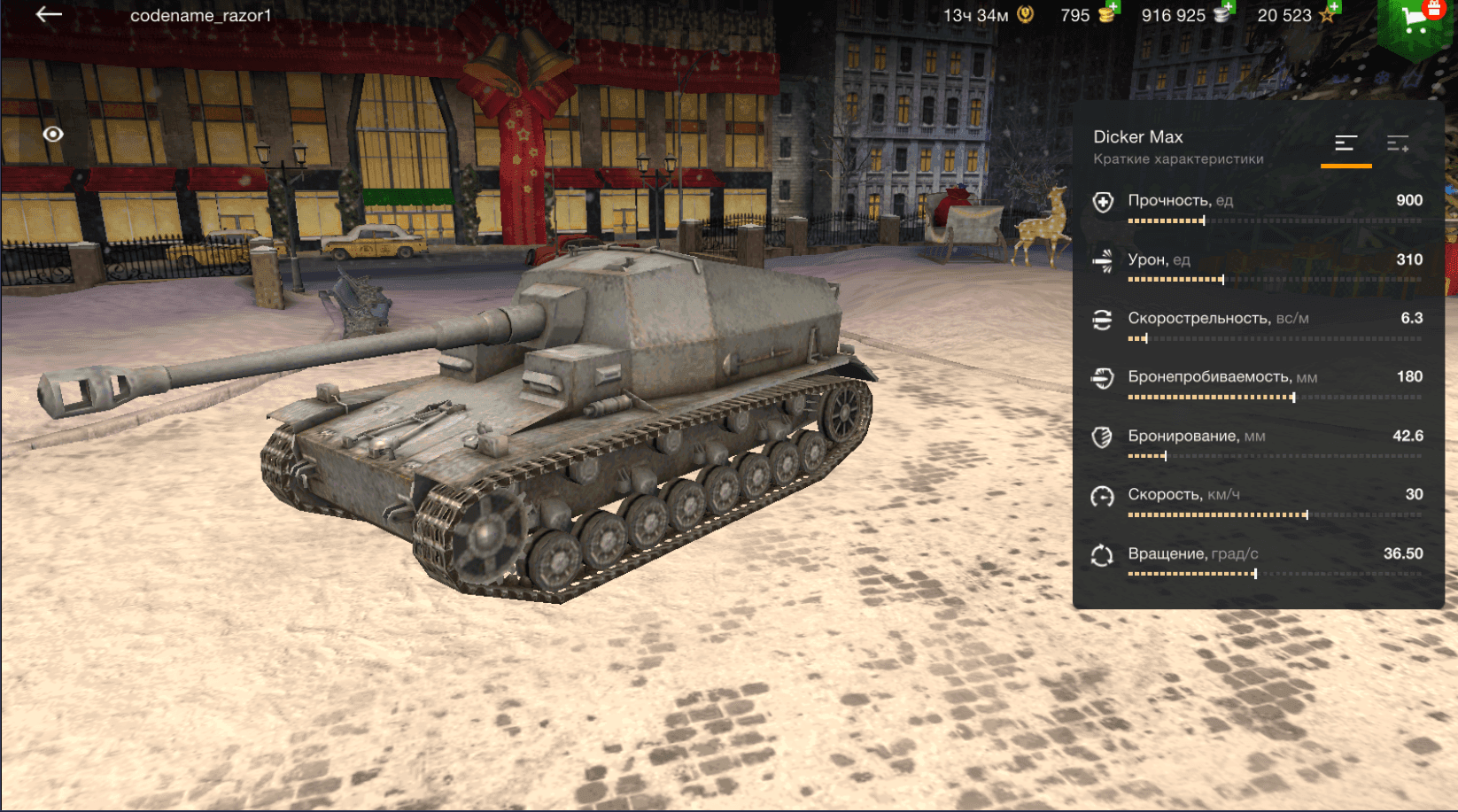Select the Бронирование armor icon
The height and width of the screenshot is (812, 1458).
tap(1102, 437)
